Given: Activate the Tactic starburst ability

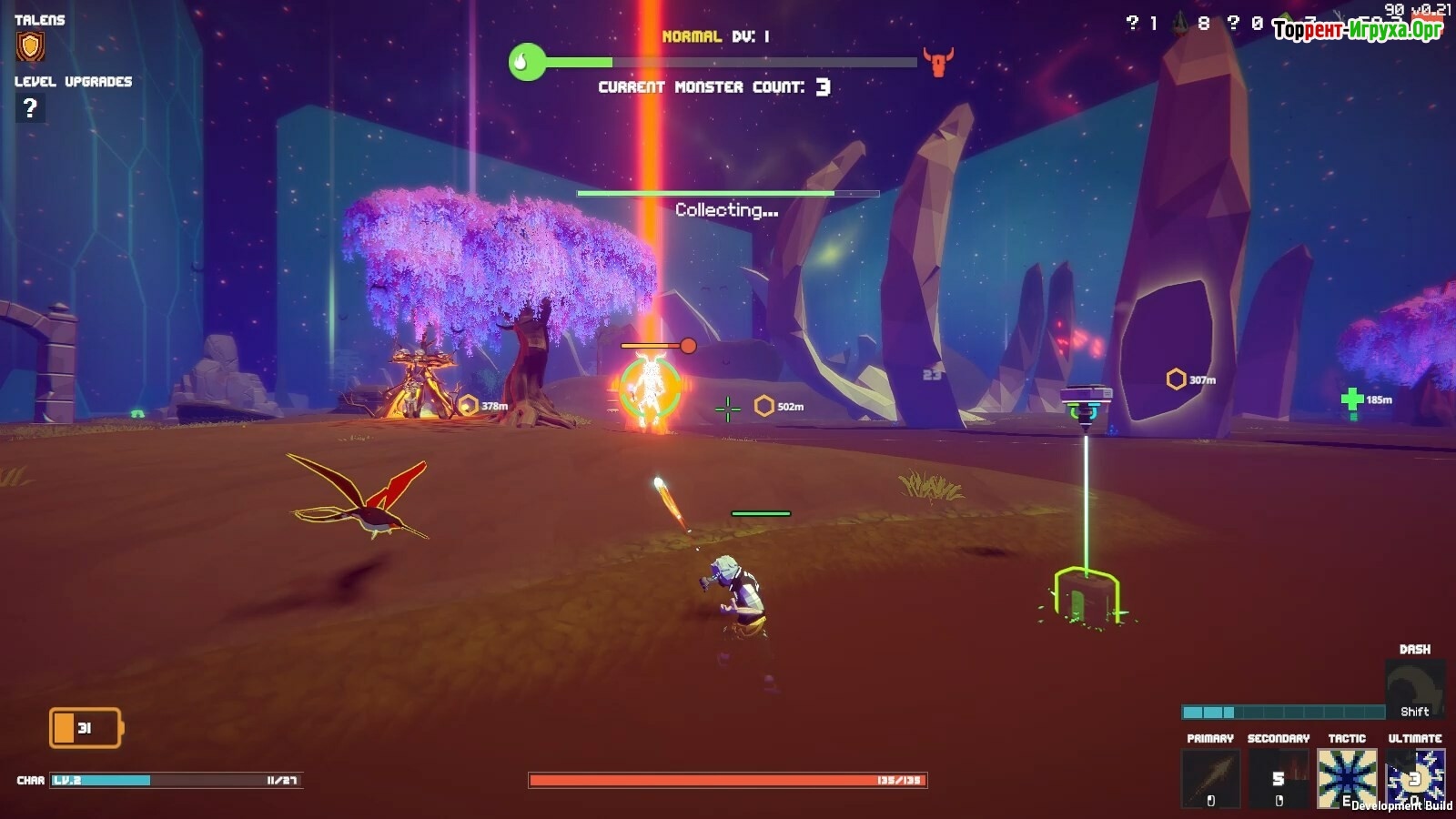Looking at the screenshot, I should tap(1347, 779).
